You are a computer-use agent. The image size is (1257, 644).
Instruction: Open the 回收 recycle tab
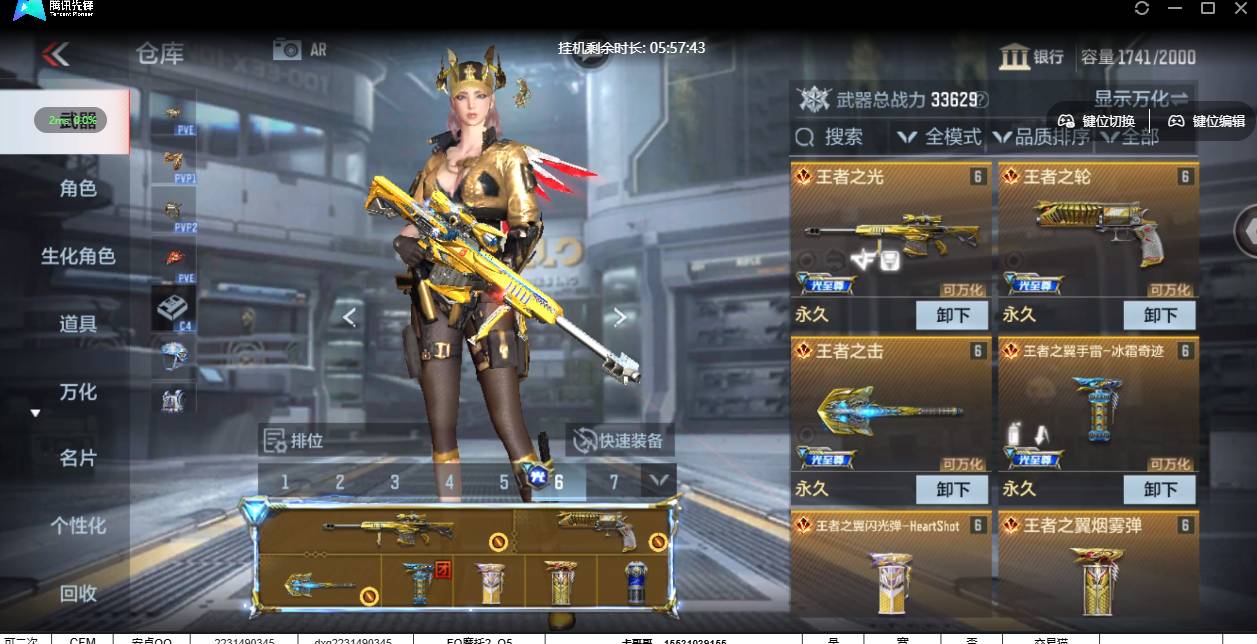click(78, 593)
